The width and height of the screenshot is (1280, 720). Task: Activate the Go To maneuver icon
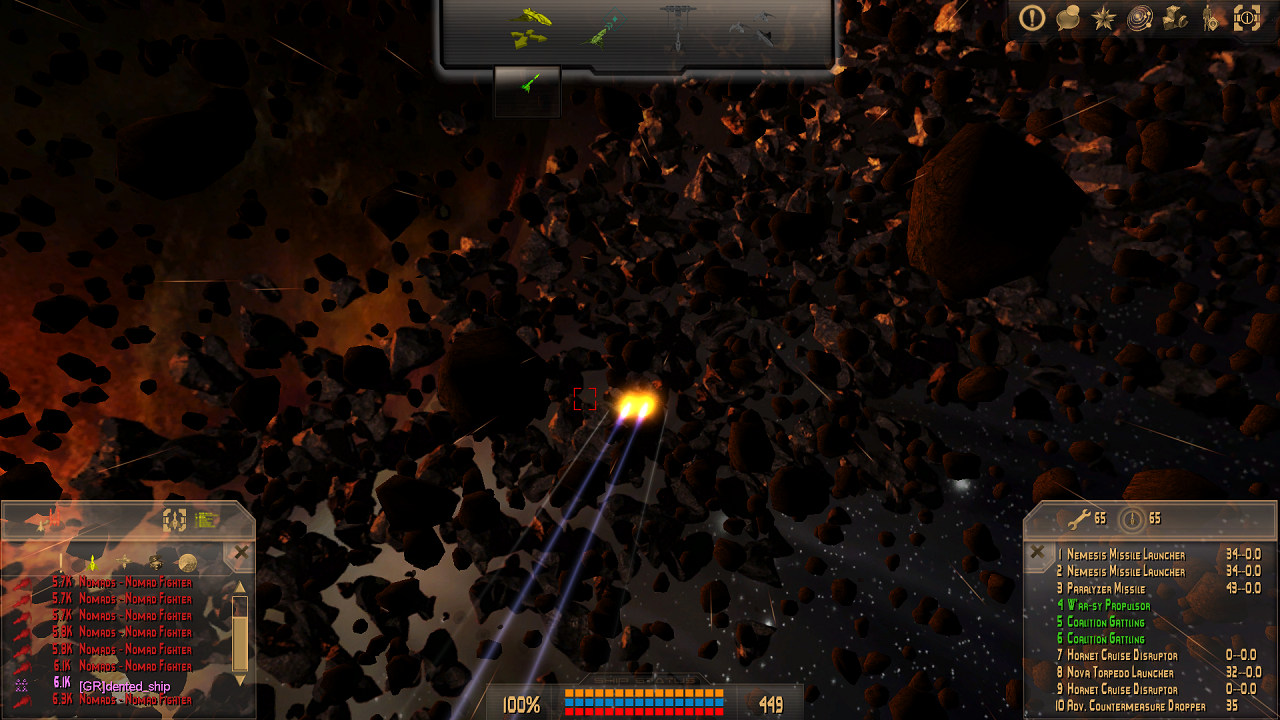point(603,29)
